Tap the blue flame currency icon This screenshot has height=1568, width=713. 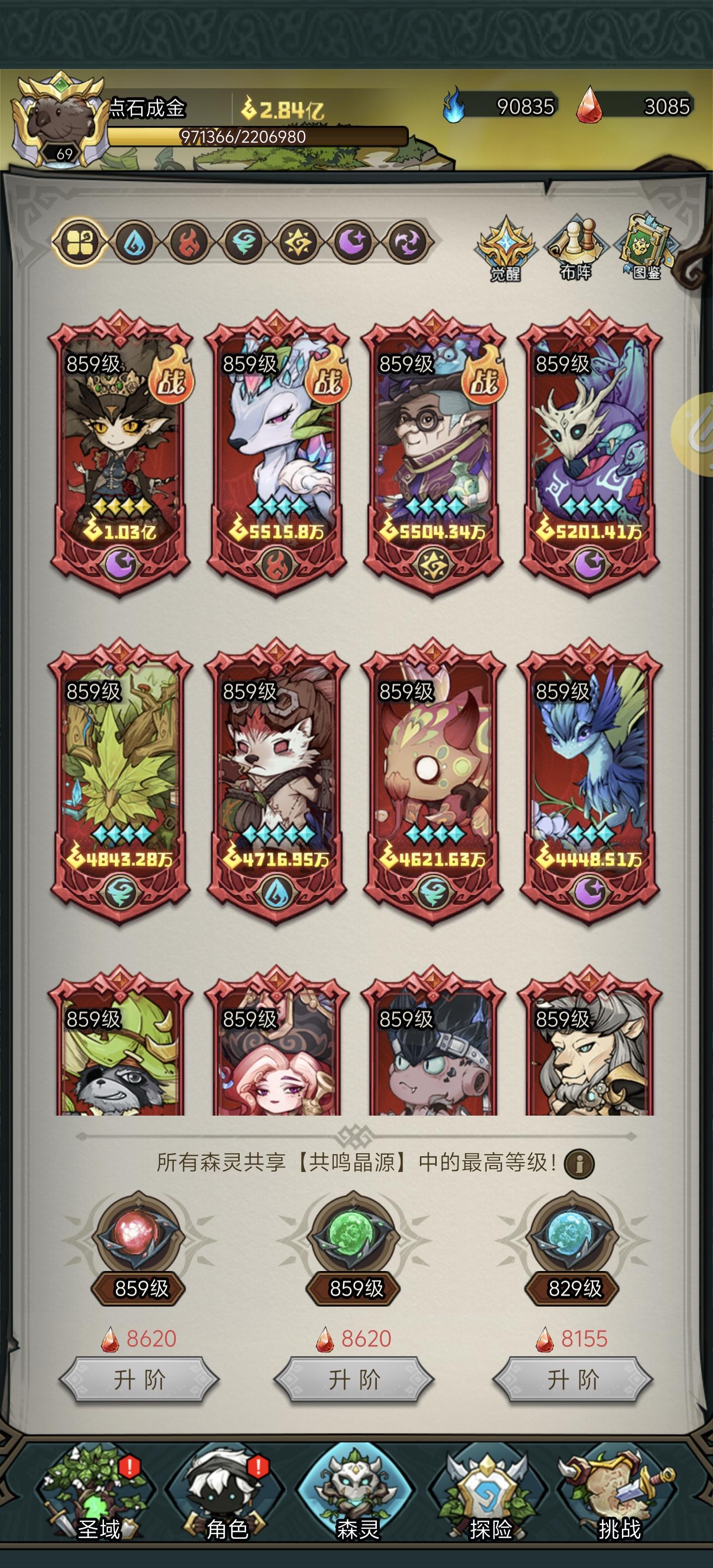click(x=453, y=105)
